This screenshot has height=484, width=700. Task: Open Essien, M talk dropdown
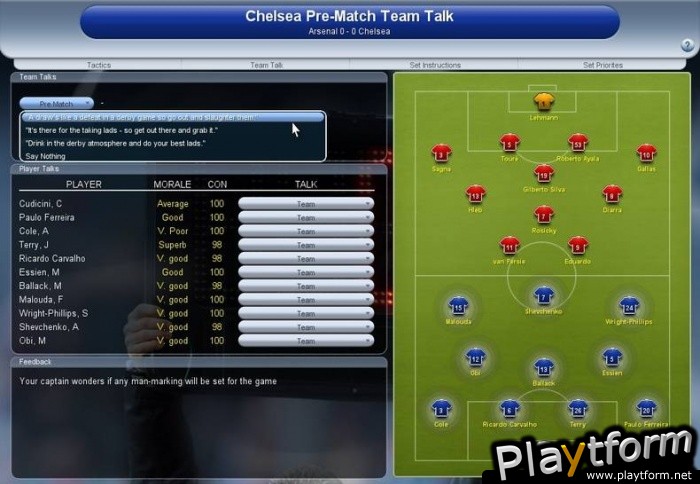pos(306,272)
